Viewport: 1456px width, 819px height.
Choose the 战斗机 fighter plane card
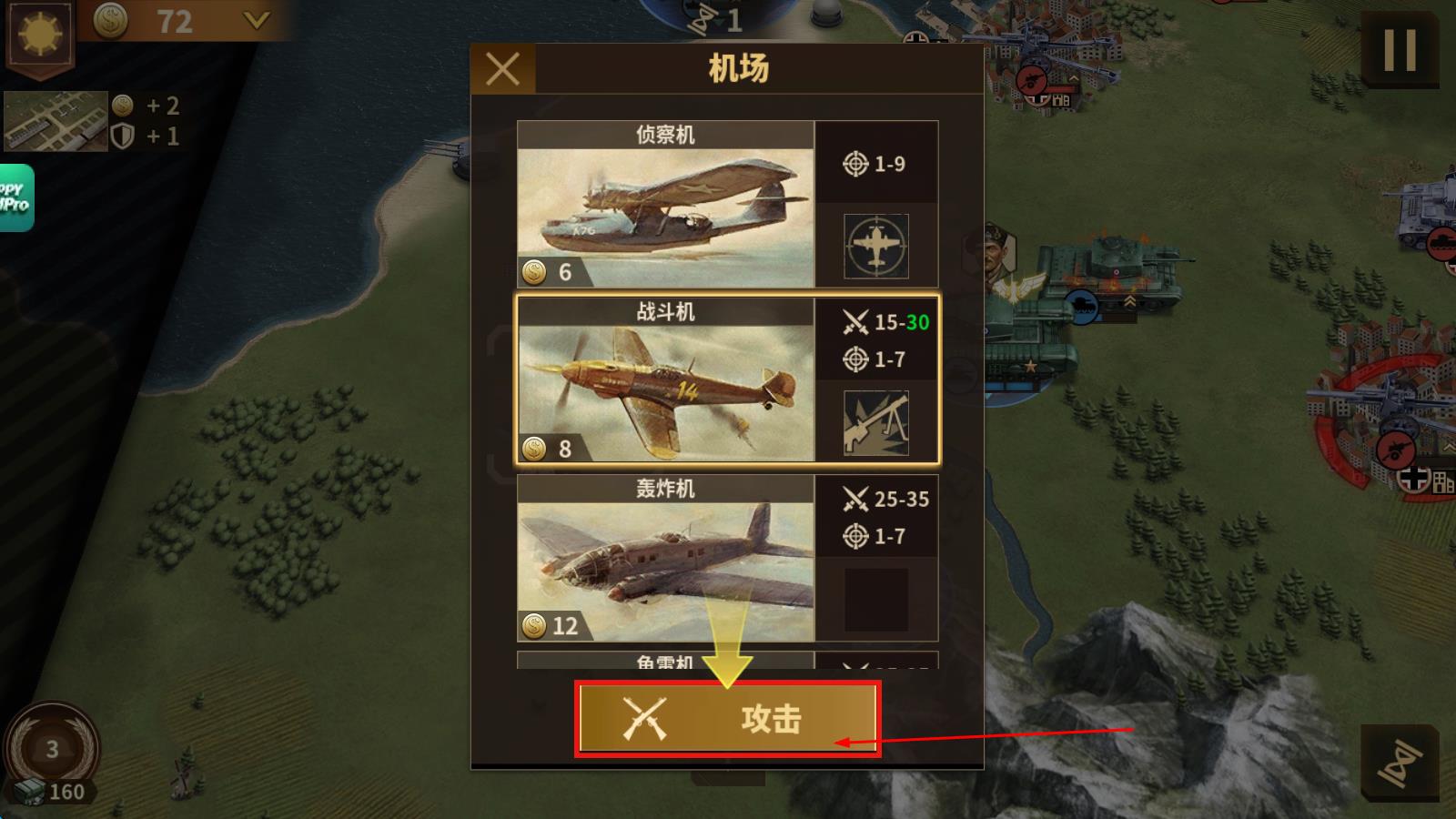665,382
